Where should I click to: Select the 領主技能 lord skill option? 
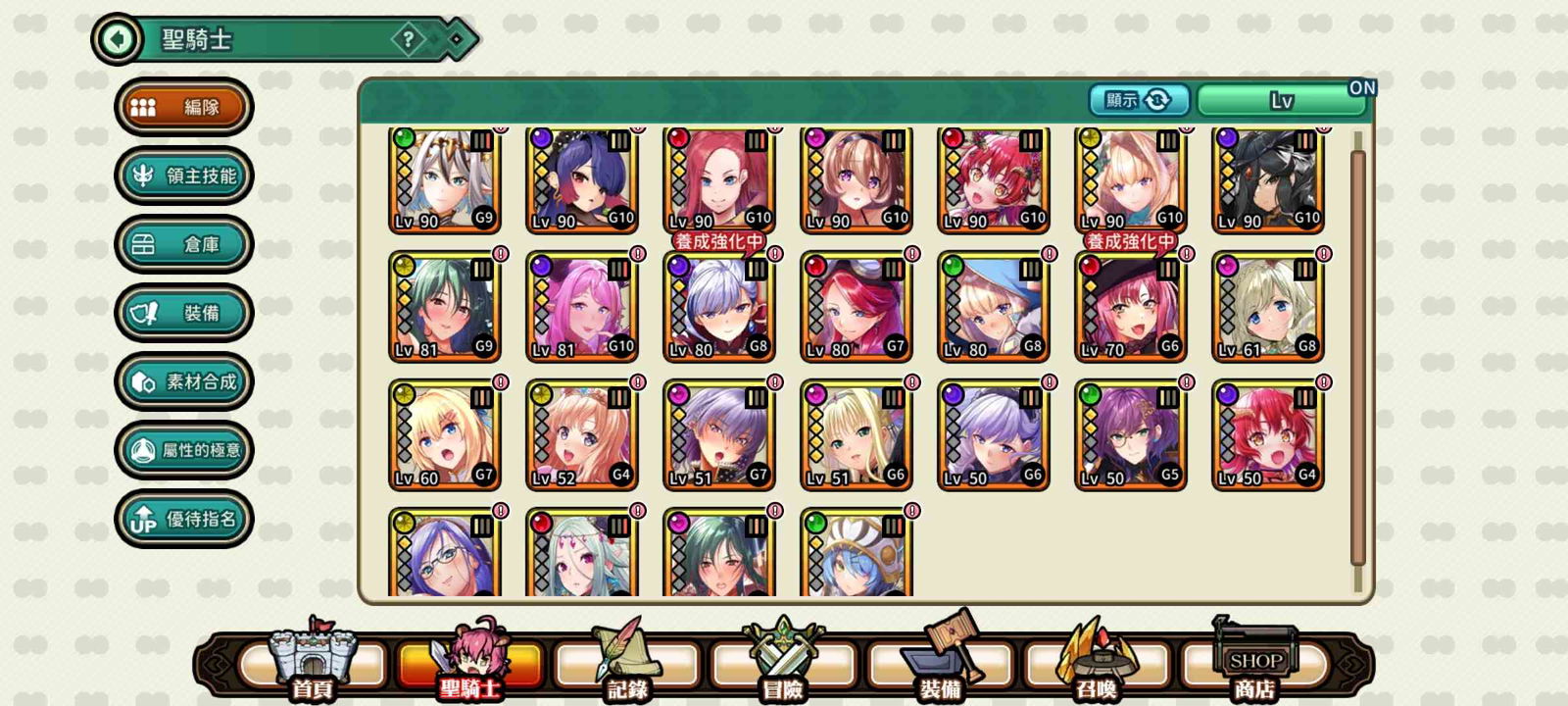pos(184,176)
